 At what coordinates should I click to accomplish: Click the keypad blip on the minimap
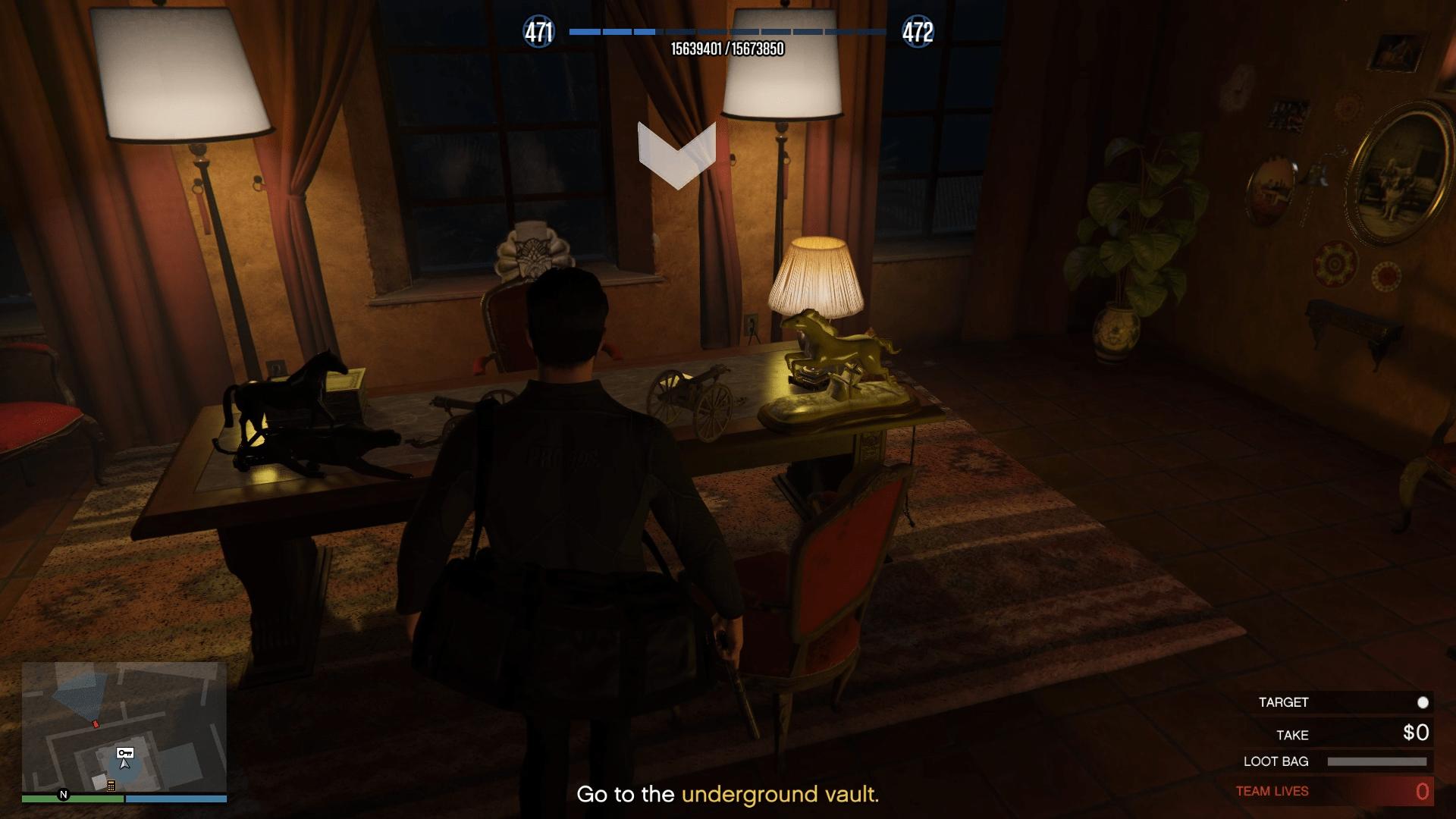click(x=111, y=786)
